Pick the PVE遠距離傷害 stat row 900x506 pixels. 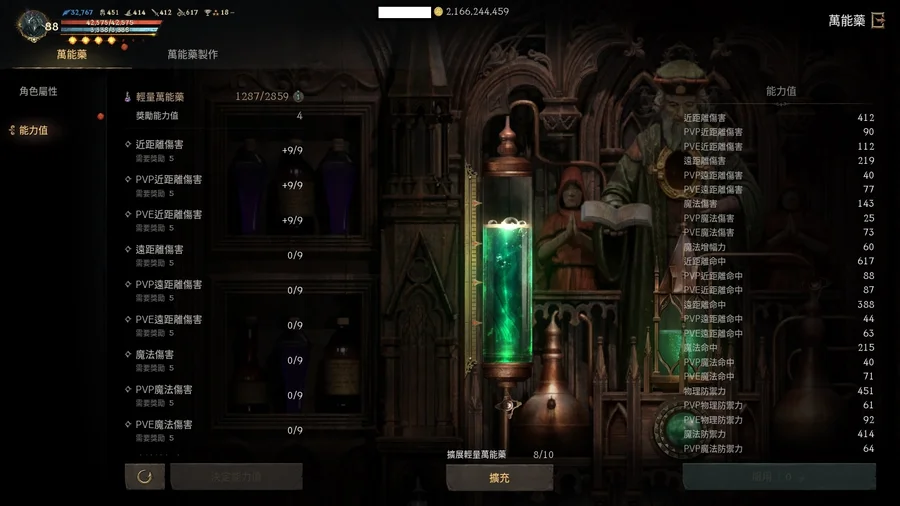[x=215, y=325]
